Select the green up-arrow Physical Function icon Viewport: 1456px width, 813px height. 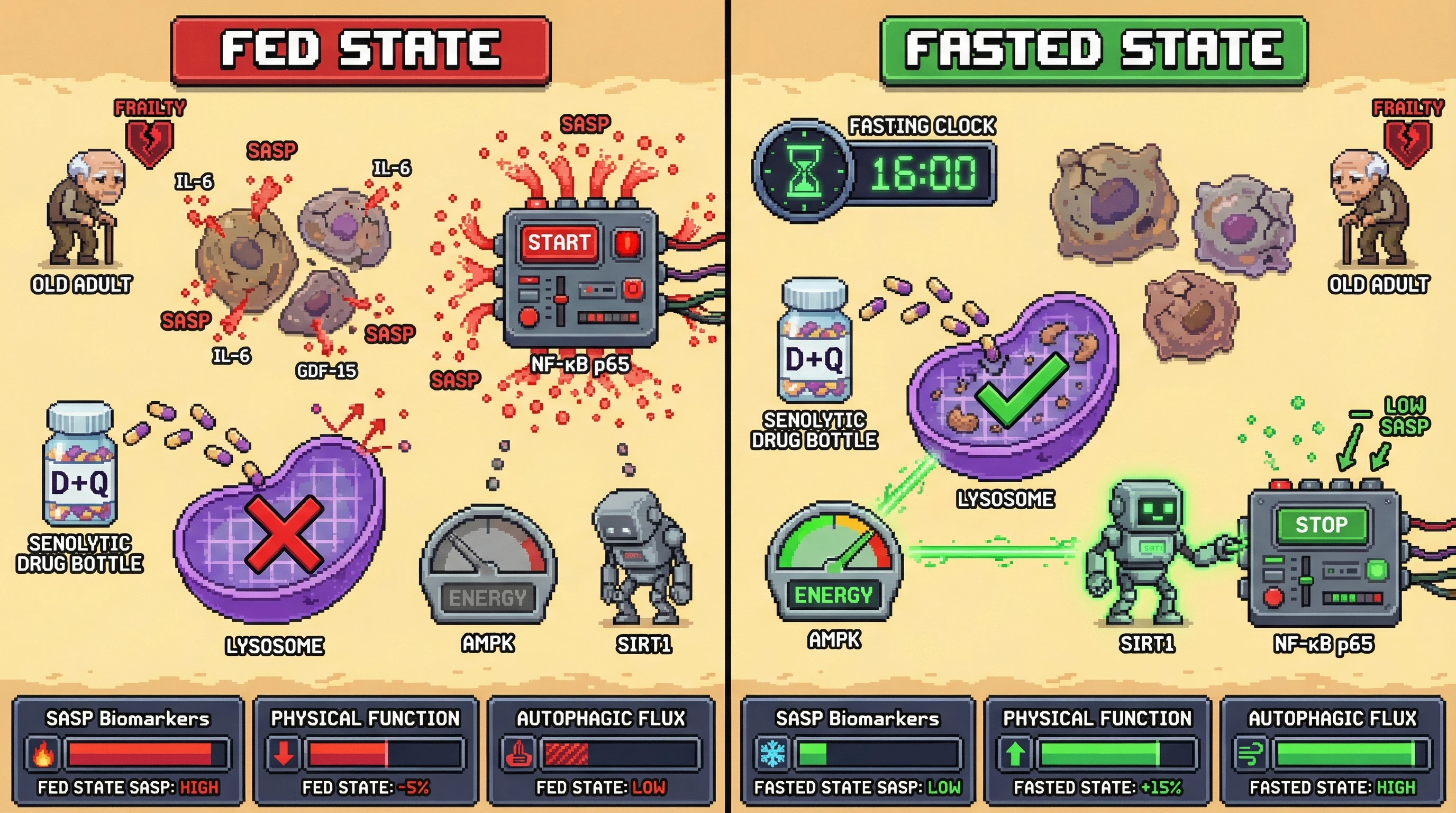coord(1016,754)
